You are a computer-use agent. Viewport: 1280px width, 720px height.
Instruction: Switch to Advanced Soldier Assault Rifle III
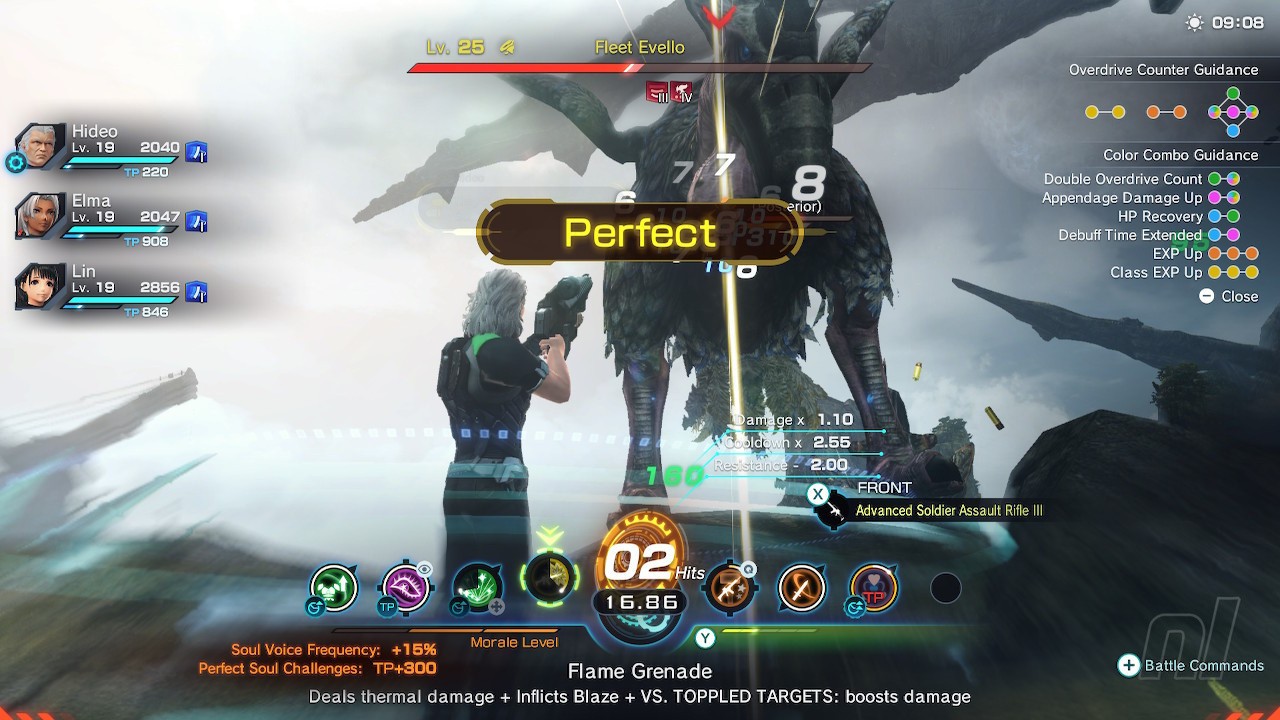coord(948,511)
